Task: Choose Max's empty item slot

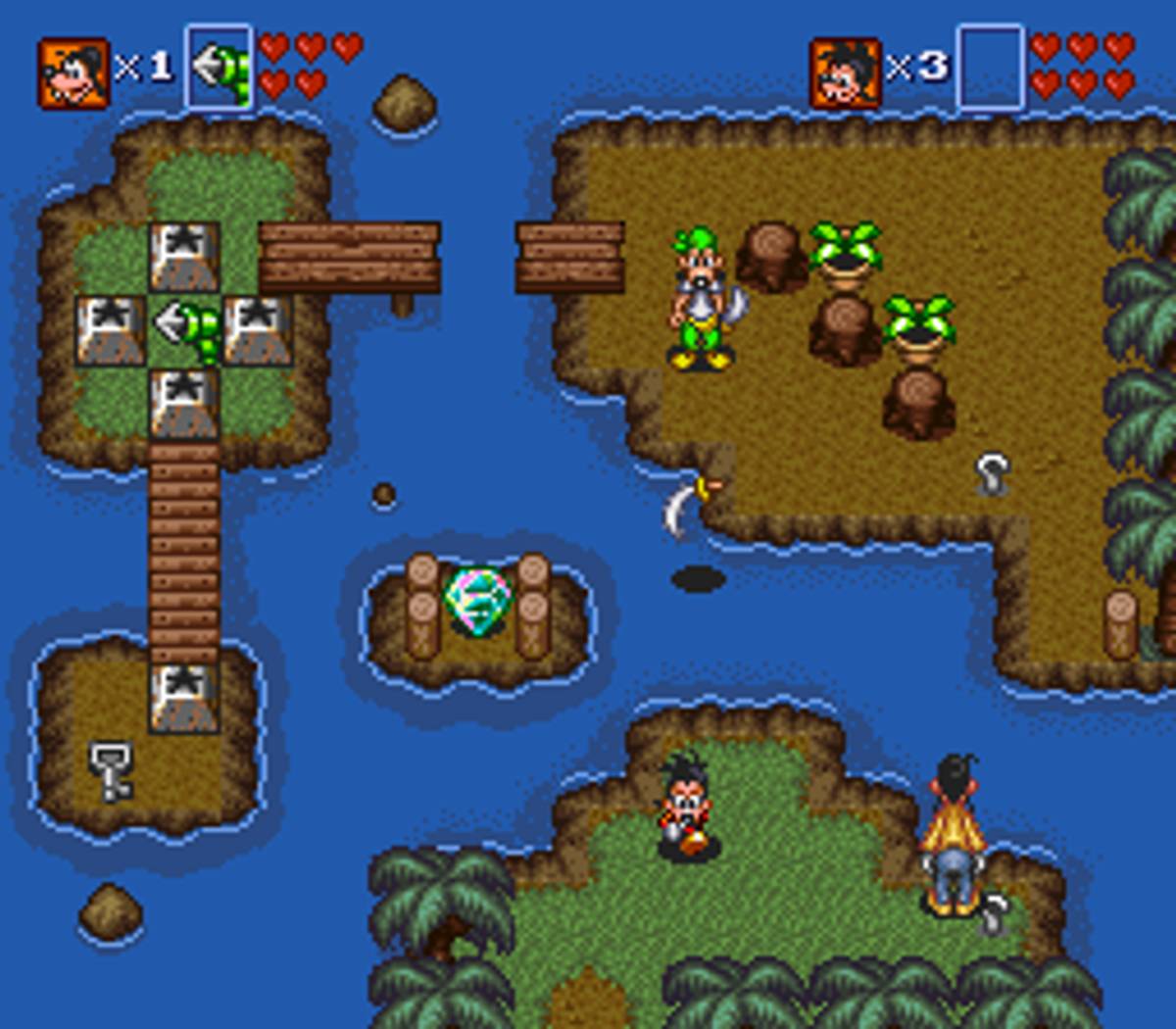Action: [990, 67]
